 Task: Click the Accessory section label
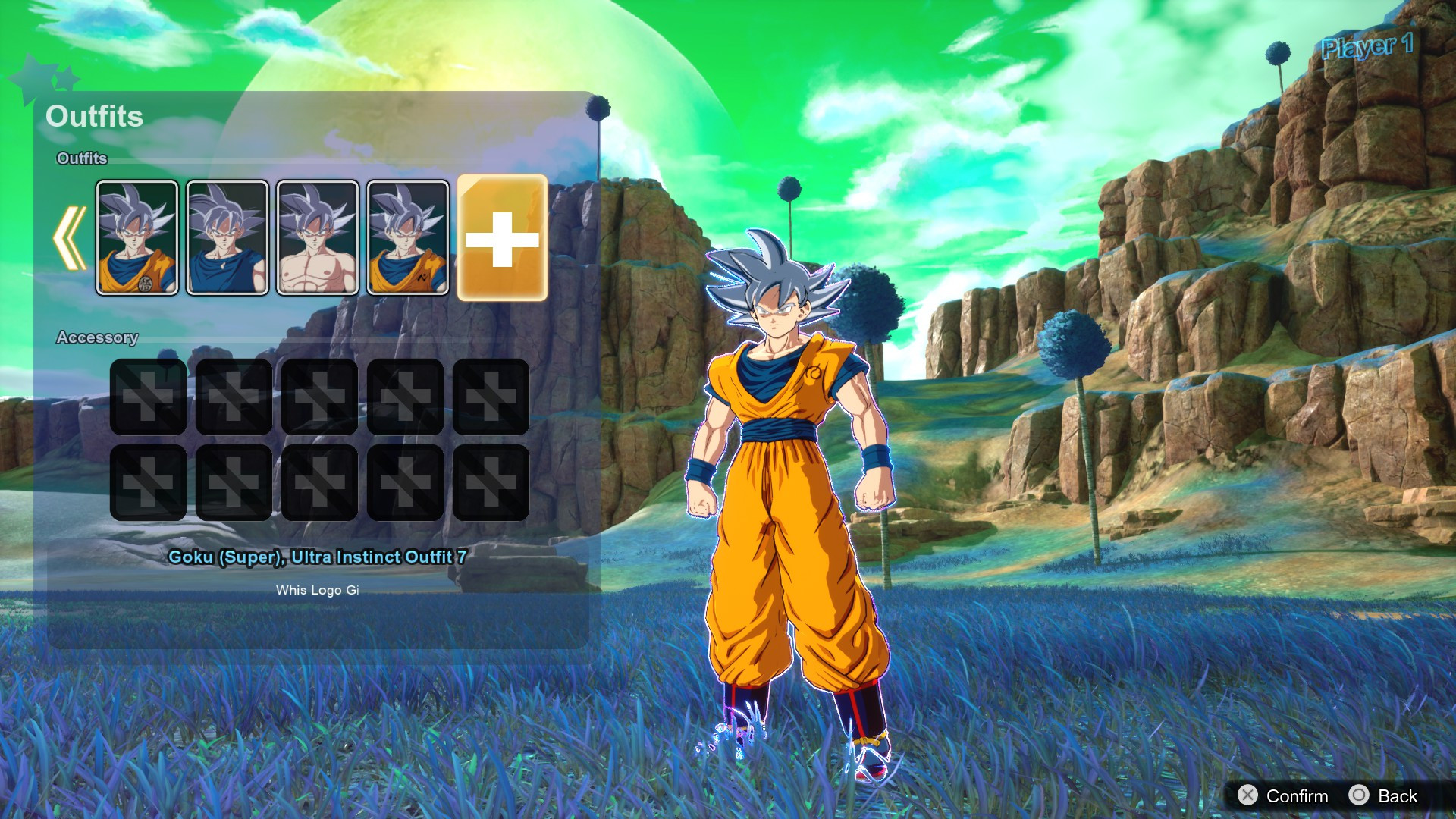click(x=97, y=338)
